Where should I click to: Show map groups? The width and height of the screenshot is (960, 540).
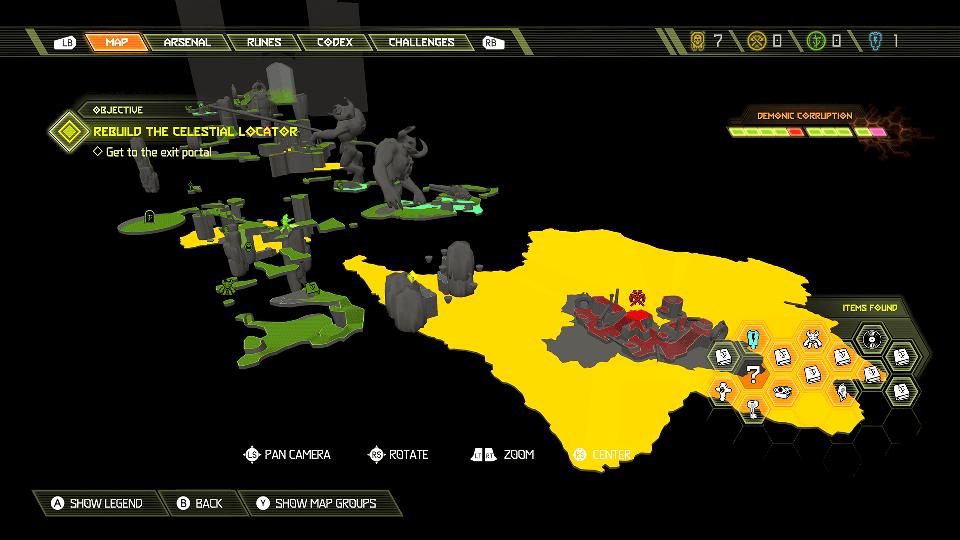click(316, 503)
